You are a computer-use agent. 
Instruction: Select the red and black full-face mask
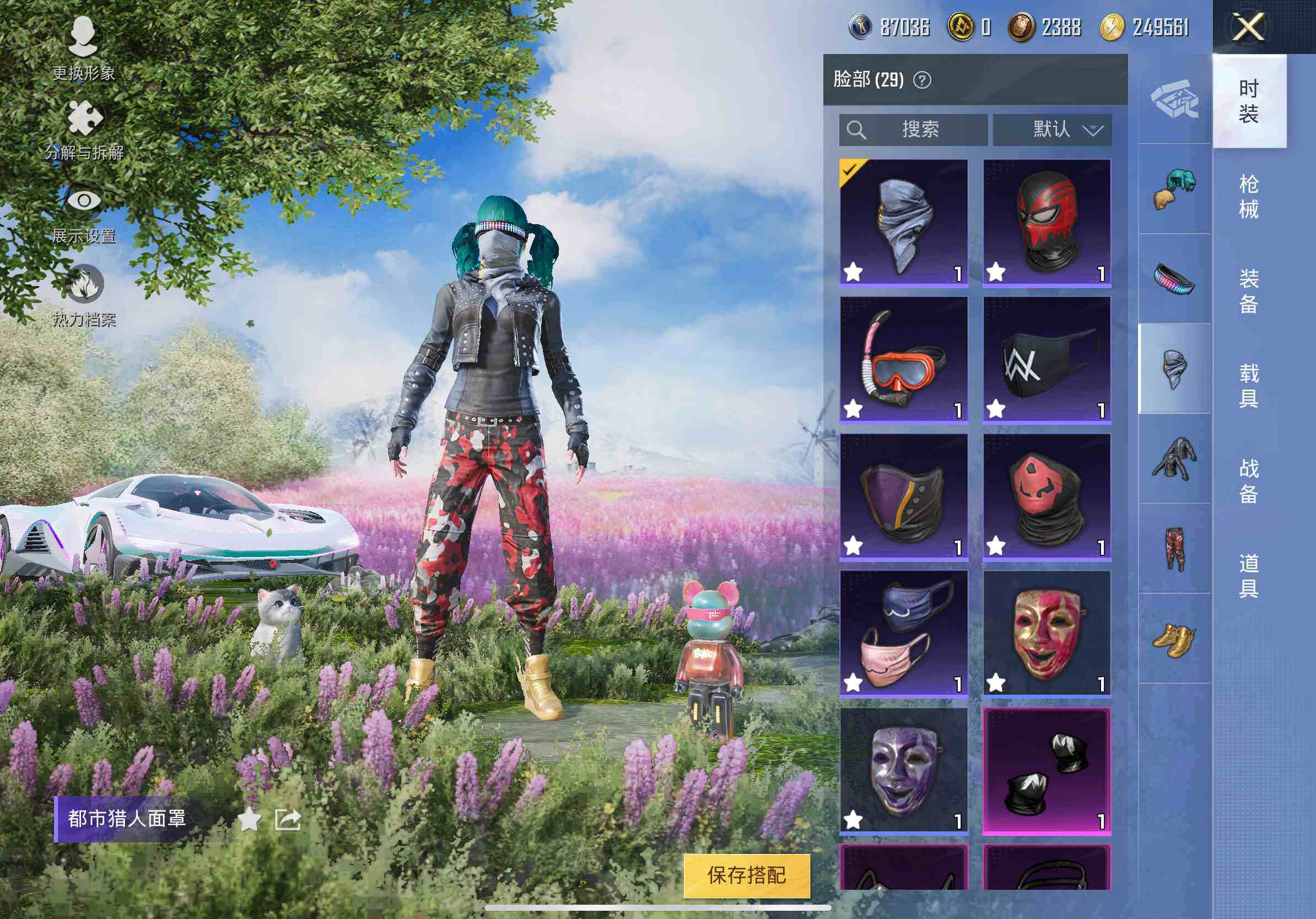tap(1047, 222)
